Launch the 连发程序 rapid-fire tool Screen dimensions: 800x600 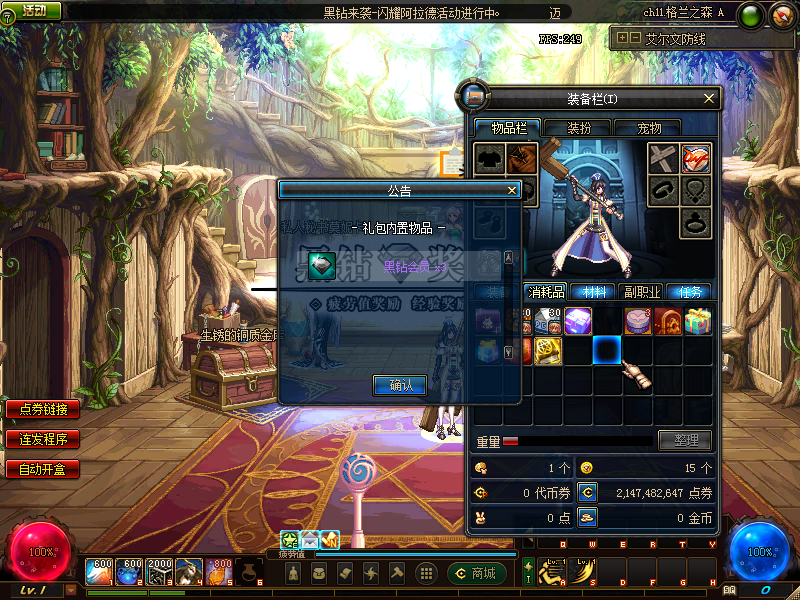click(43, 439)
